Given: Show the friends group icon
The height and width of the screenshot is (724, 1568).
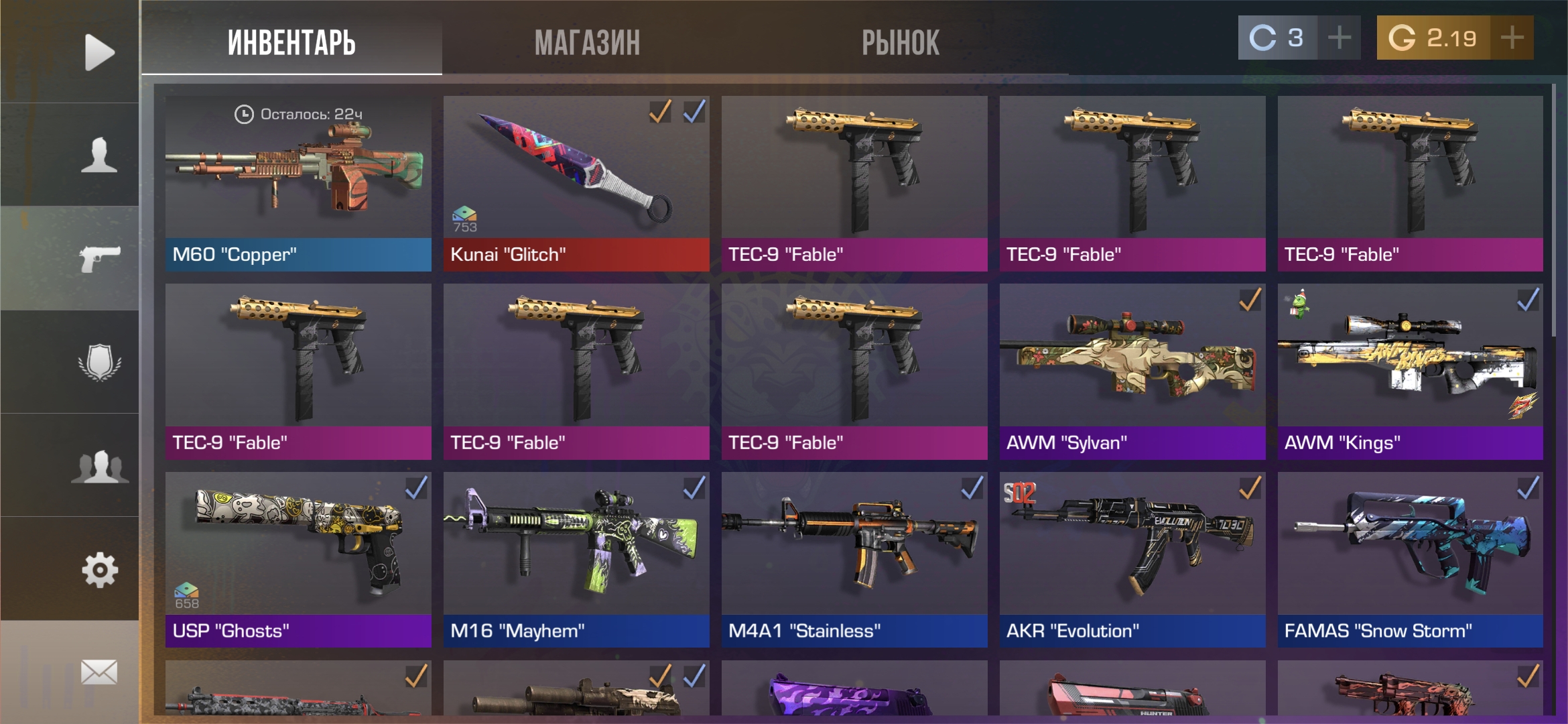Looking at the screenshot, I should 99,466.
